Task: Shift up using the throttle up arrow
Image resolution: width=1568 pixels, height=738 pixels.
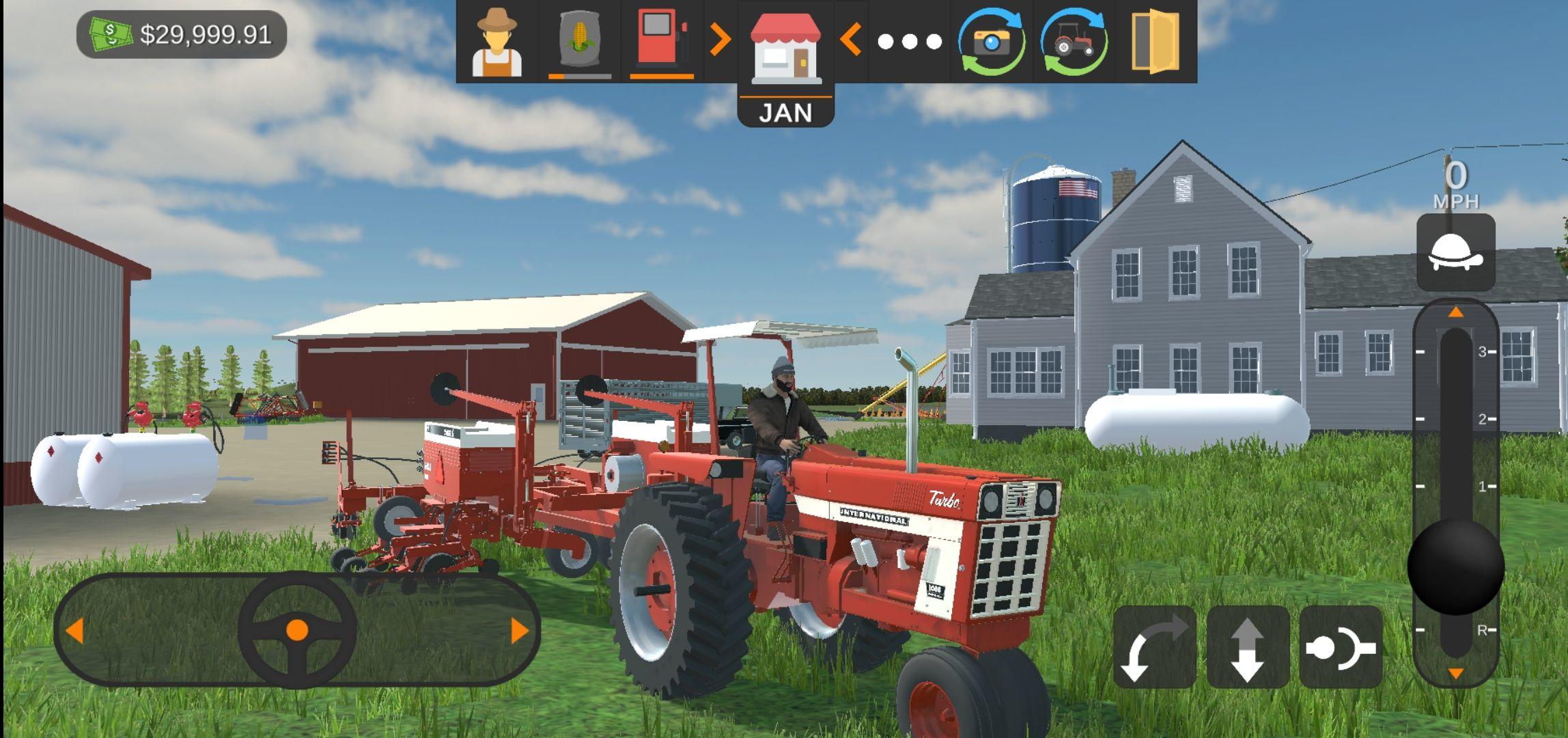Action: (x=1455, y=312)
